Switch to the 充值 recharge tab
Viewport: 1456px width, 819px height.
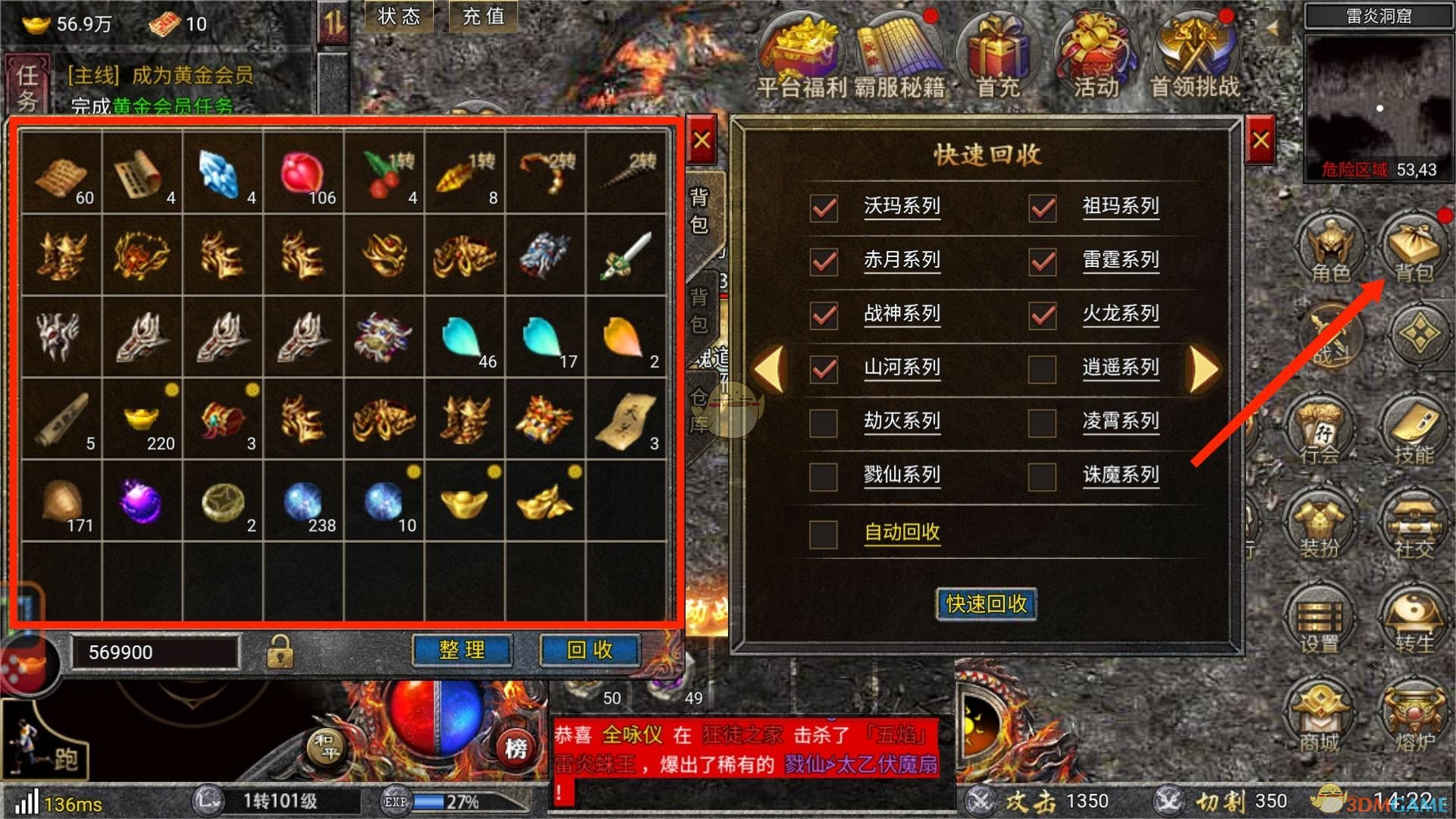[483, 17]
